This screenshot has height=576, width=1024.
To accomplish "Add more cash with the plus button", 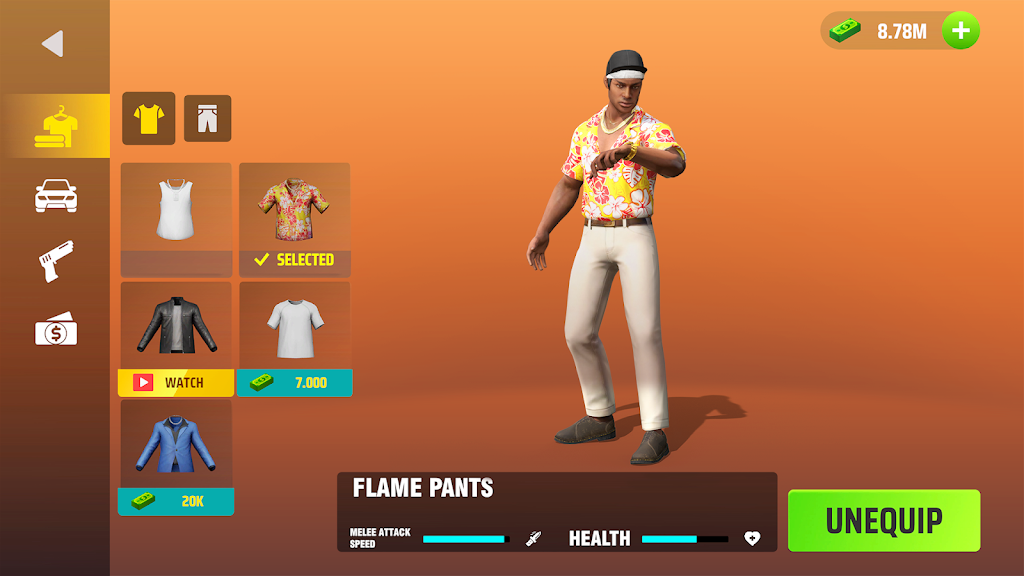I will [x=961, y=31].
